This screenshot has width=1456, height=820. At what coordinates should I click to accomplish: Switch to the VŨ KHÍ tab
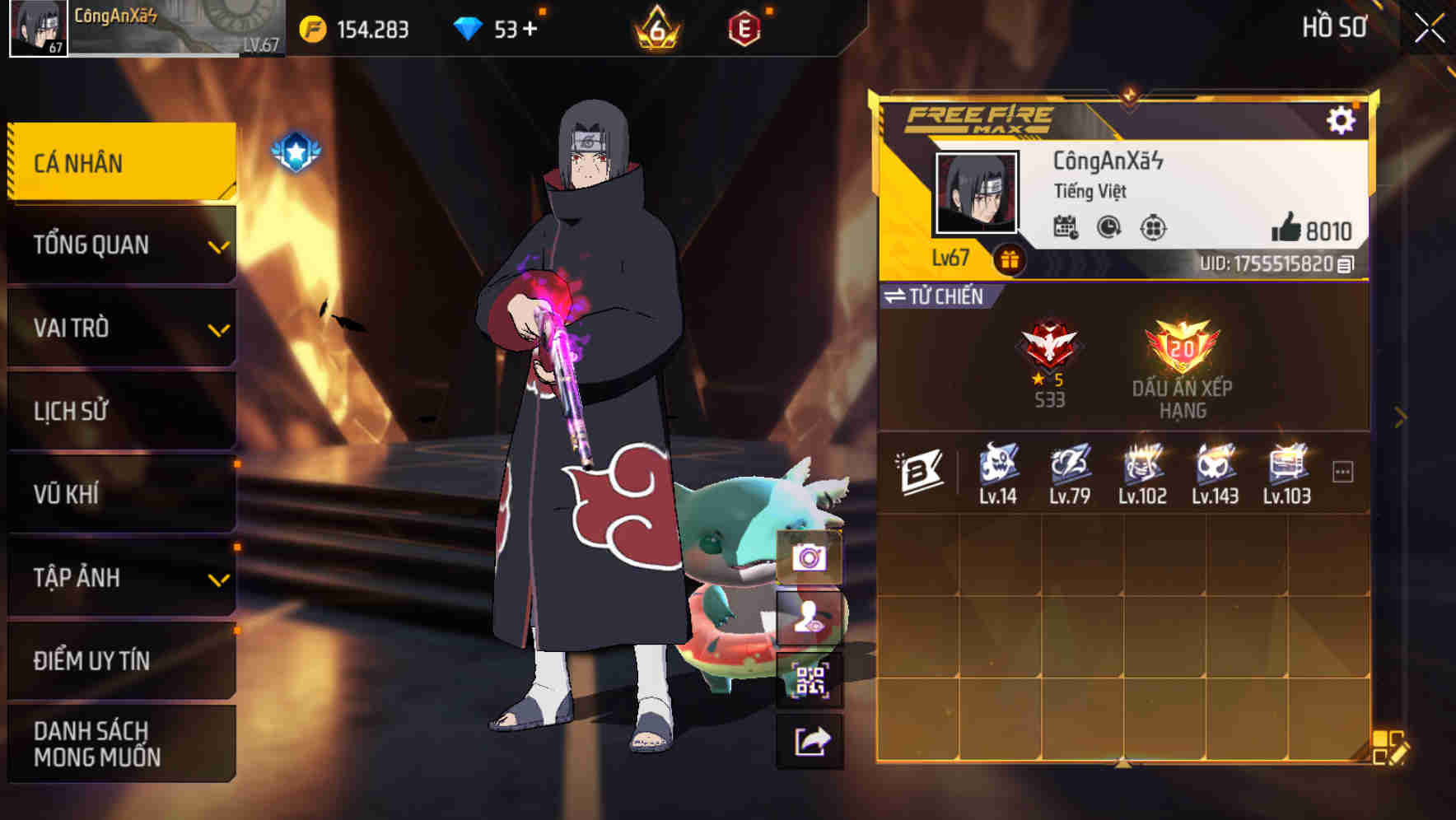click(120, 493)
